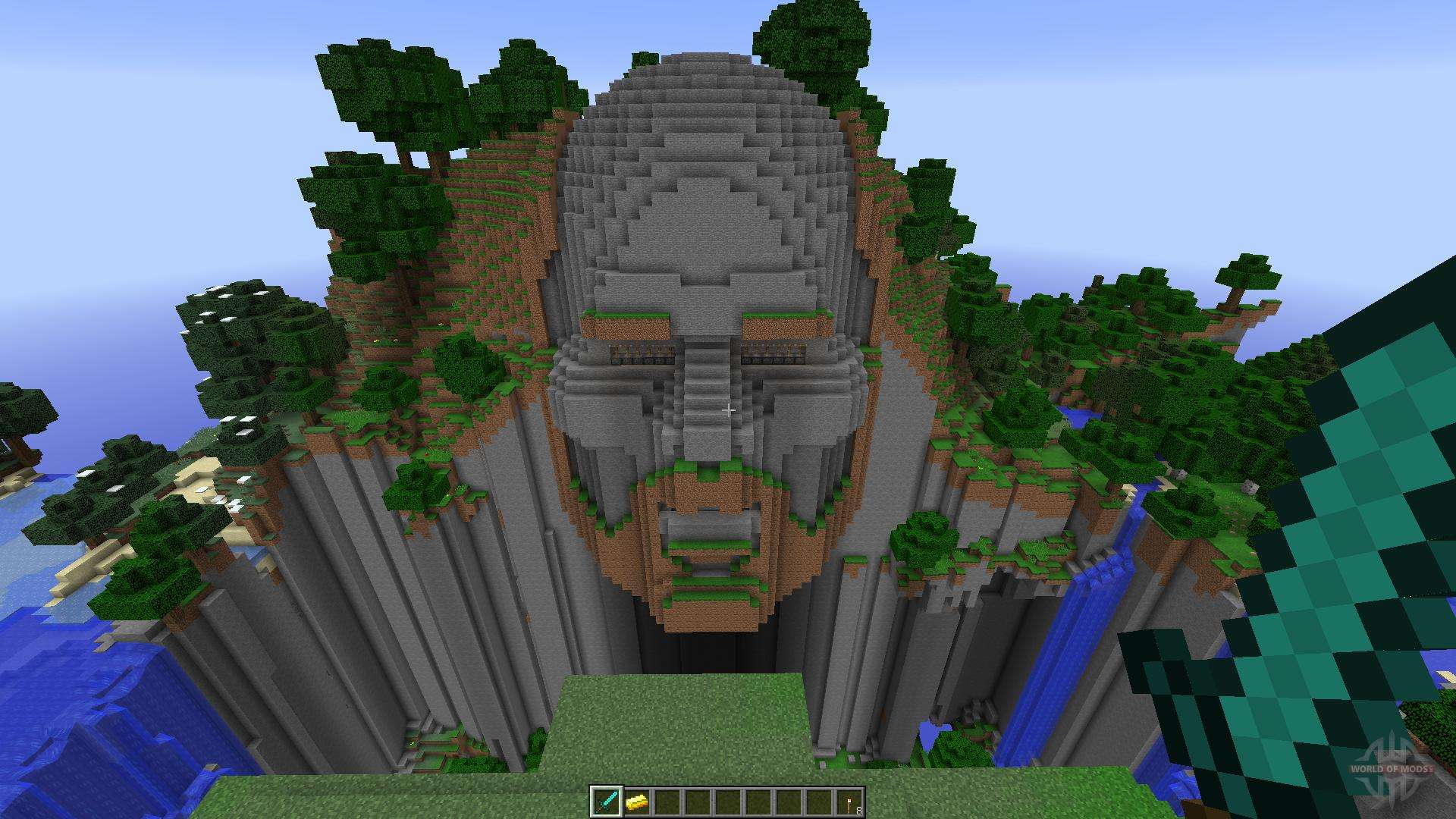Click the highlighted selected hotbar slot frame
Viewport: 1456px width, 819px height.
(607, 802)
